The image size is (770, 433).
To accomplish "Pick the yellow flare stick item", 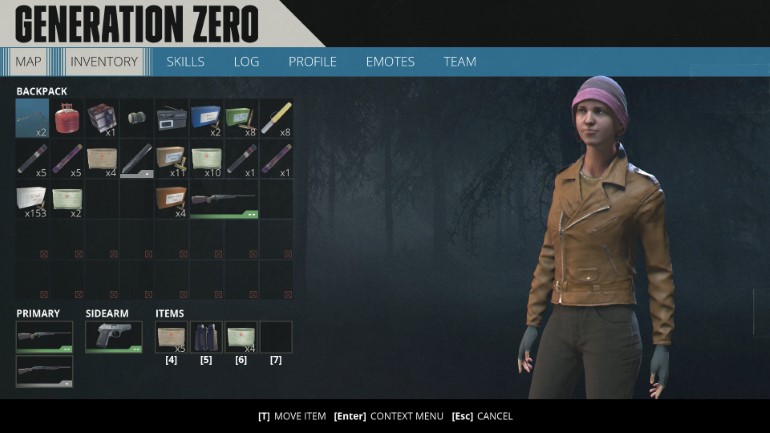I will coord(276,118).
